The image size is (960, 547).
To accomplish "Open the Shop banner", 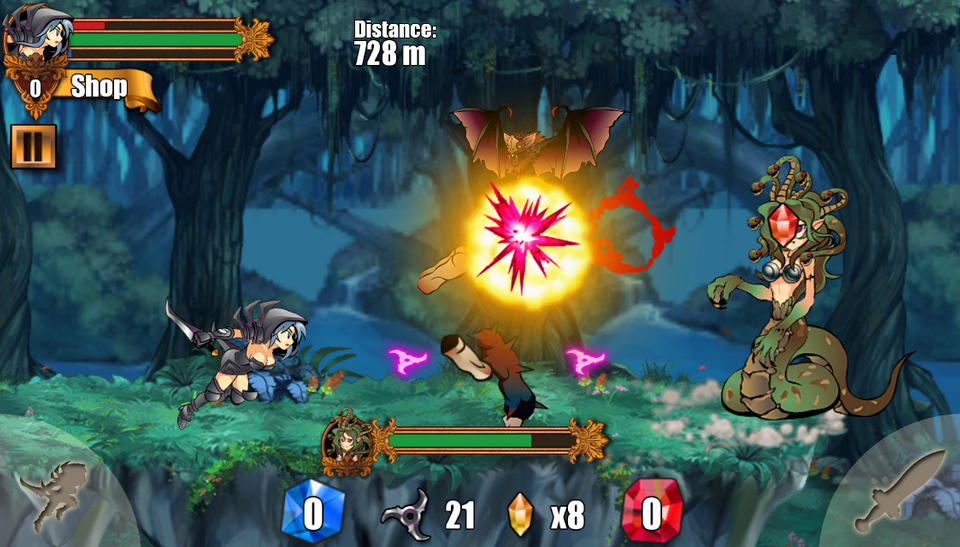I will [x=100, y=87].
